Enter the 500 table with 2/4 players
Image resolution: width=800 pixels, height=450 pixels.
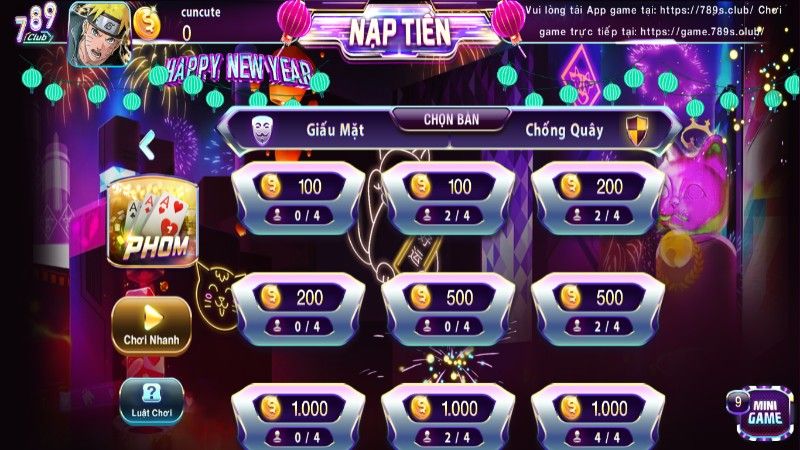597,309
